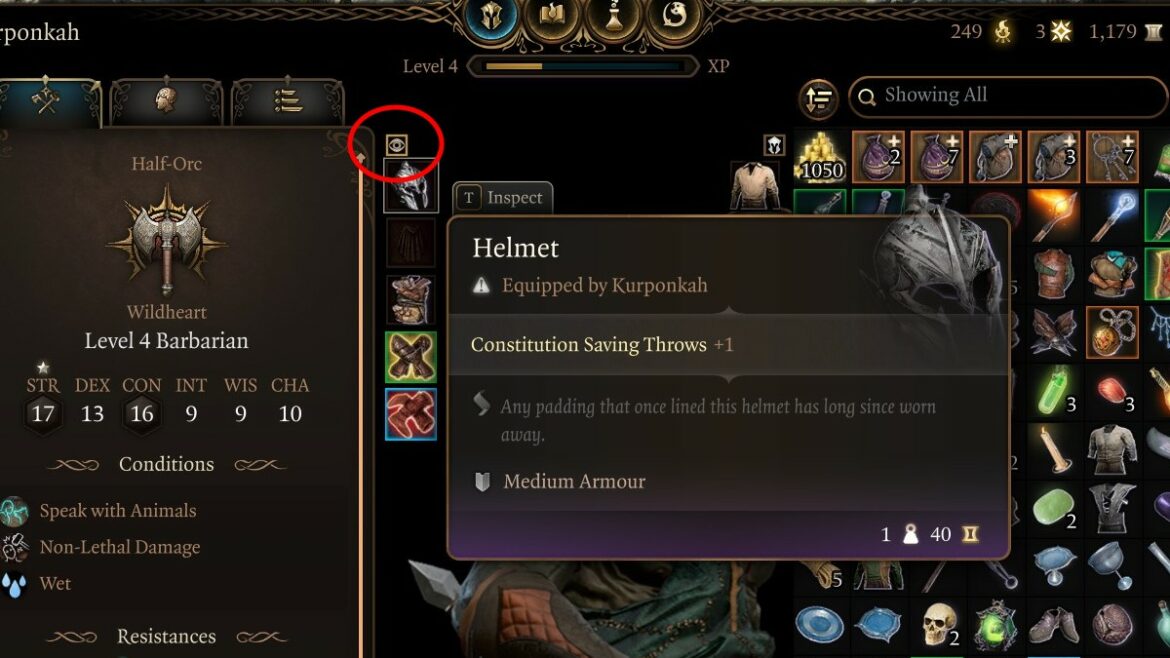Viewport: 1170px width, 658px height.
Task: Switch to the list details tab
Action: click(287, 100)
